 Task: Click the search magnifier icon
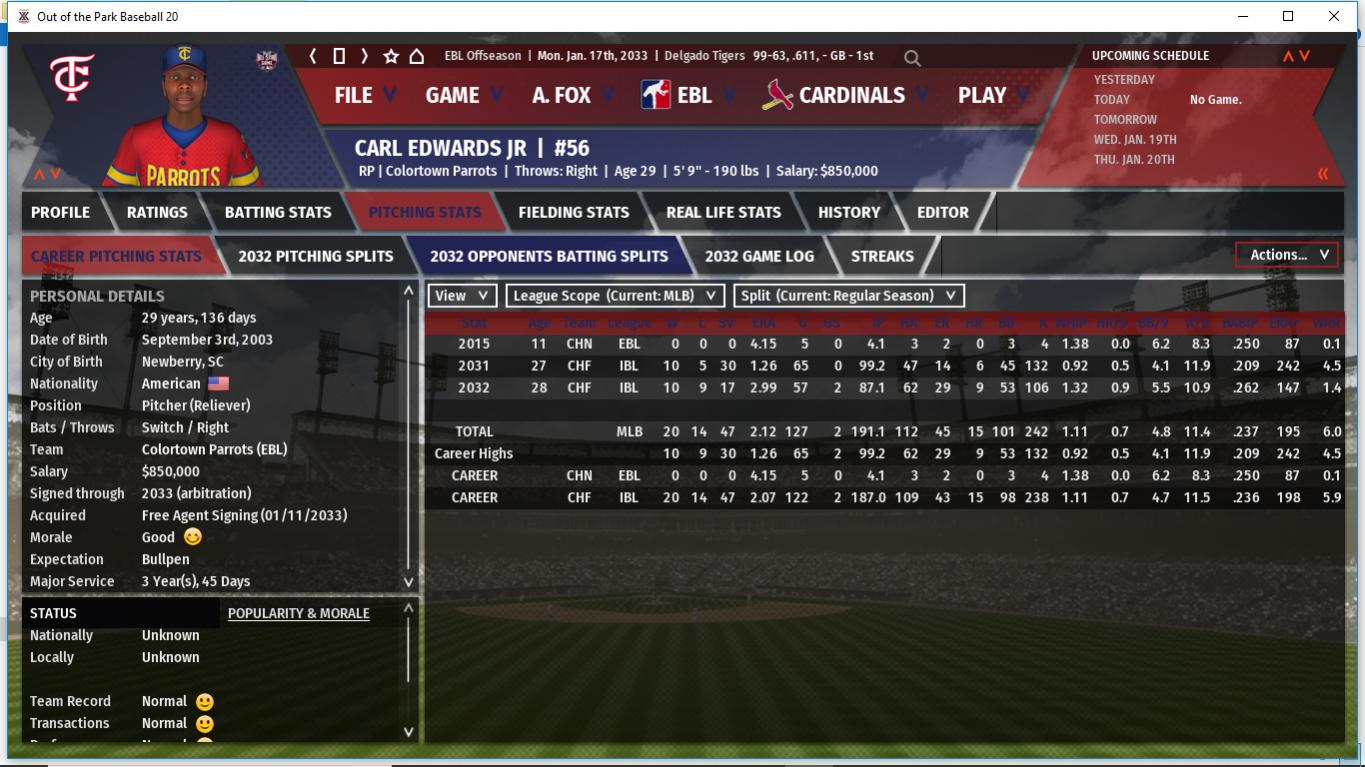[912, 58]
